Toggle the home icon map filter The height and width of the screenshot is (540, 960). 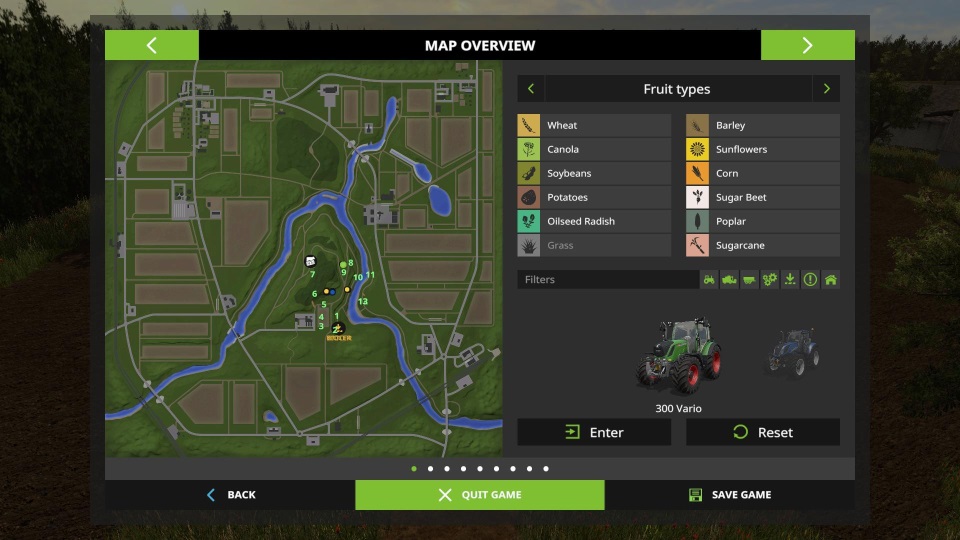coord(830,280)
